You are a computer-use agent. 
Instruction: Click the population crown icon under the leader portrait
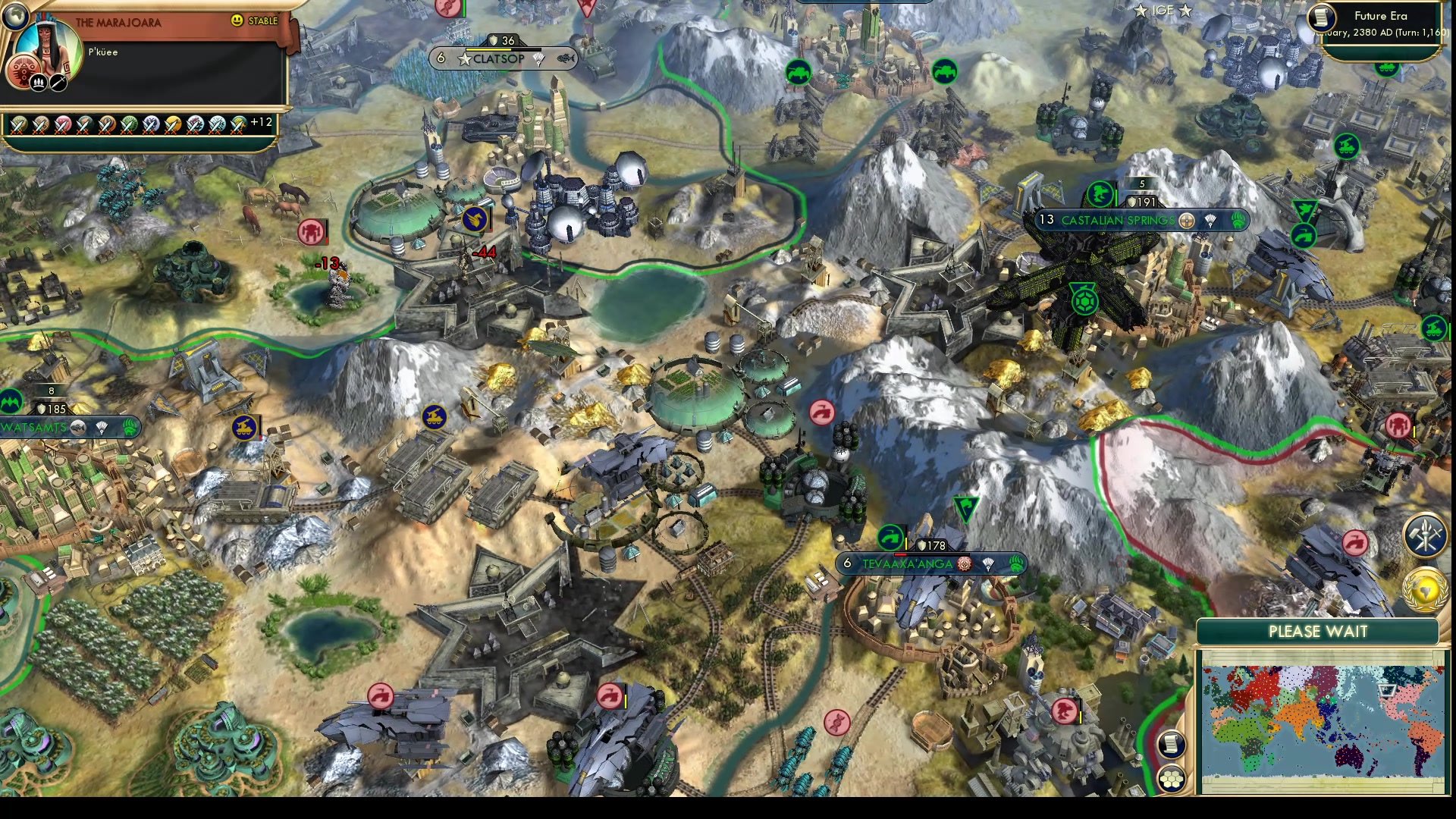[x=39, y=83]
